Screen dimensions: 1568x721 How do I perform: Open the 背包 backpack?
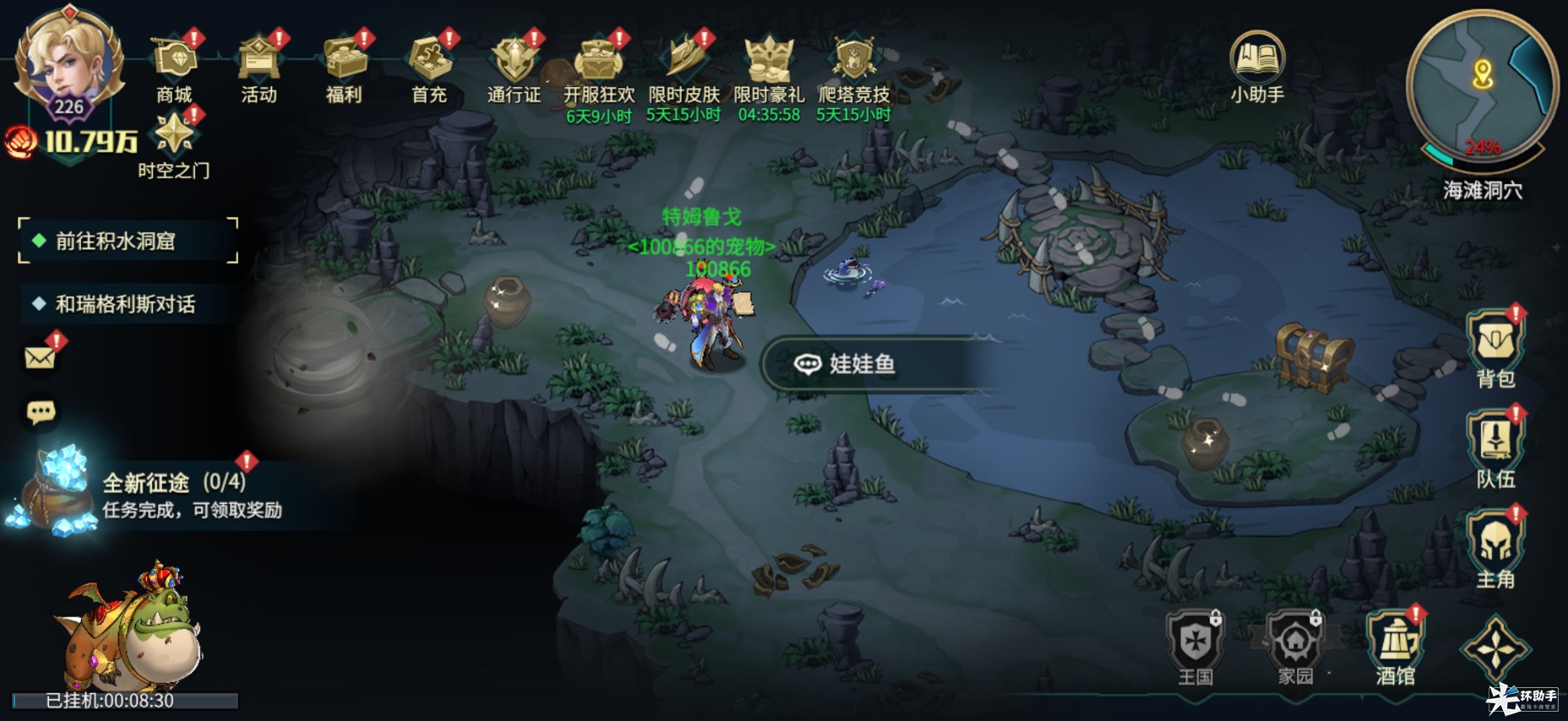coord(1495,347)
